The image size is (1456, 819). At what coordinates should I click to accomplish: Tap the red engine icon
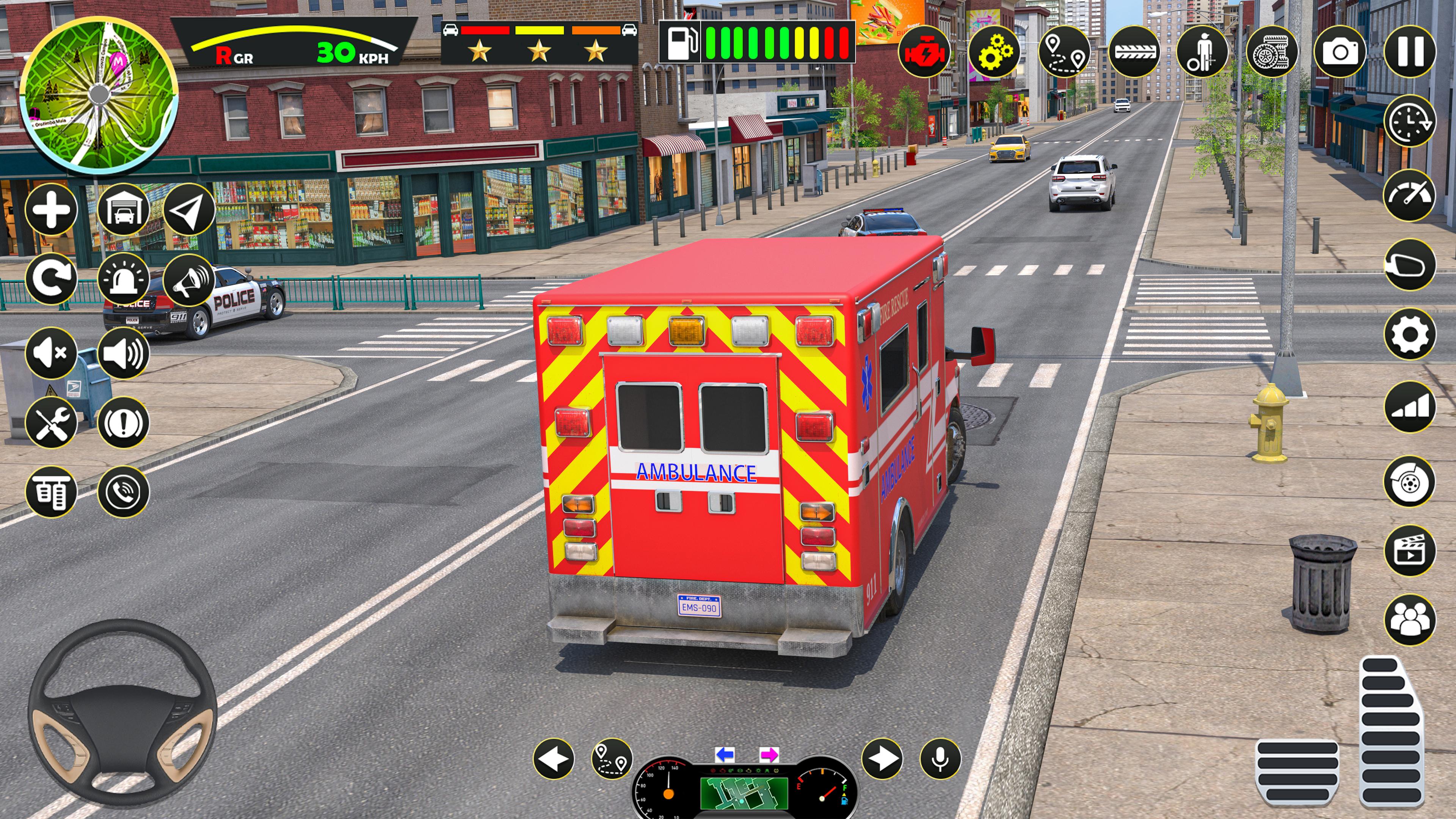[x=924, y=52]
